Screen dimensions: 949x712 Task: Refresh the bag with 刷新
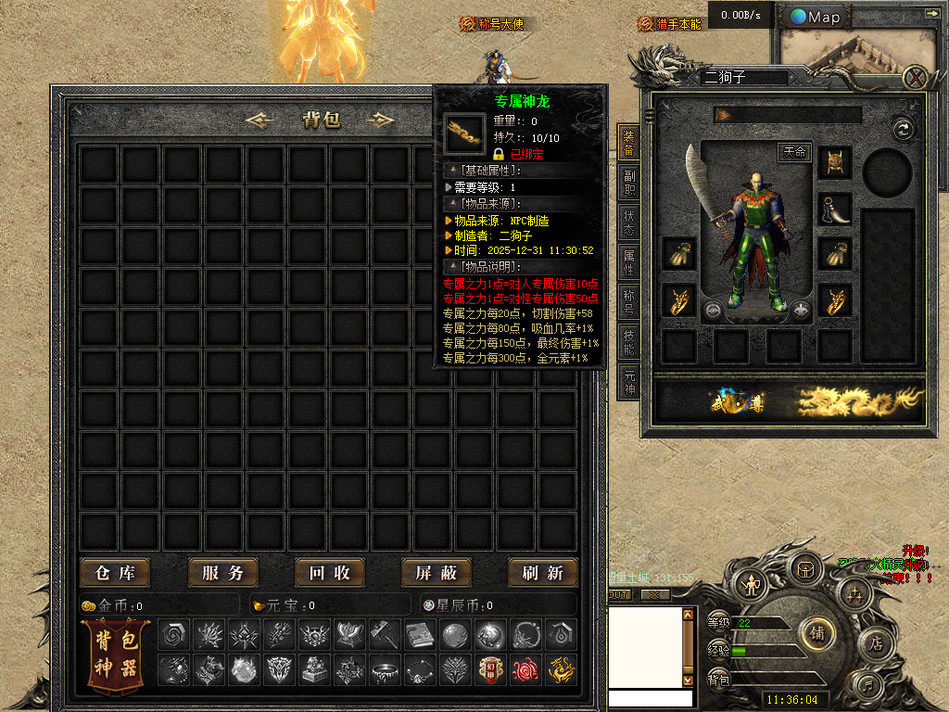(543, 573)
